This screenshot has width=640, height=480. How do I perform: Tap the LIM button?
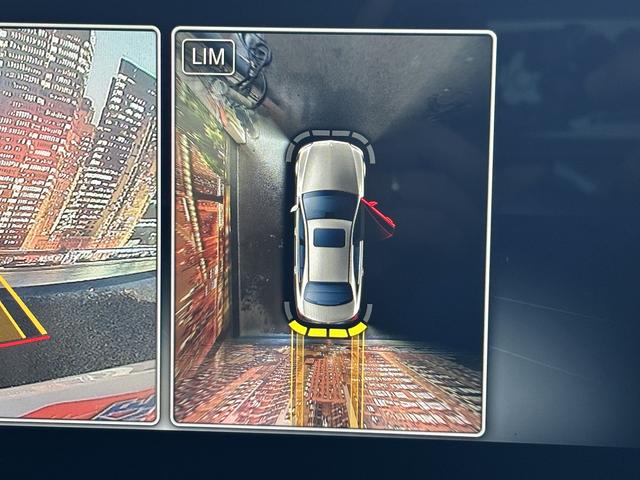pos(209,58)
